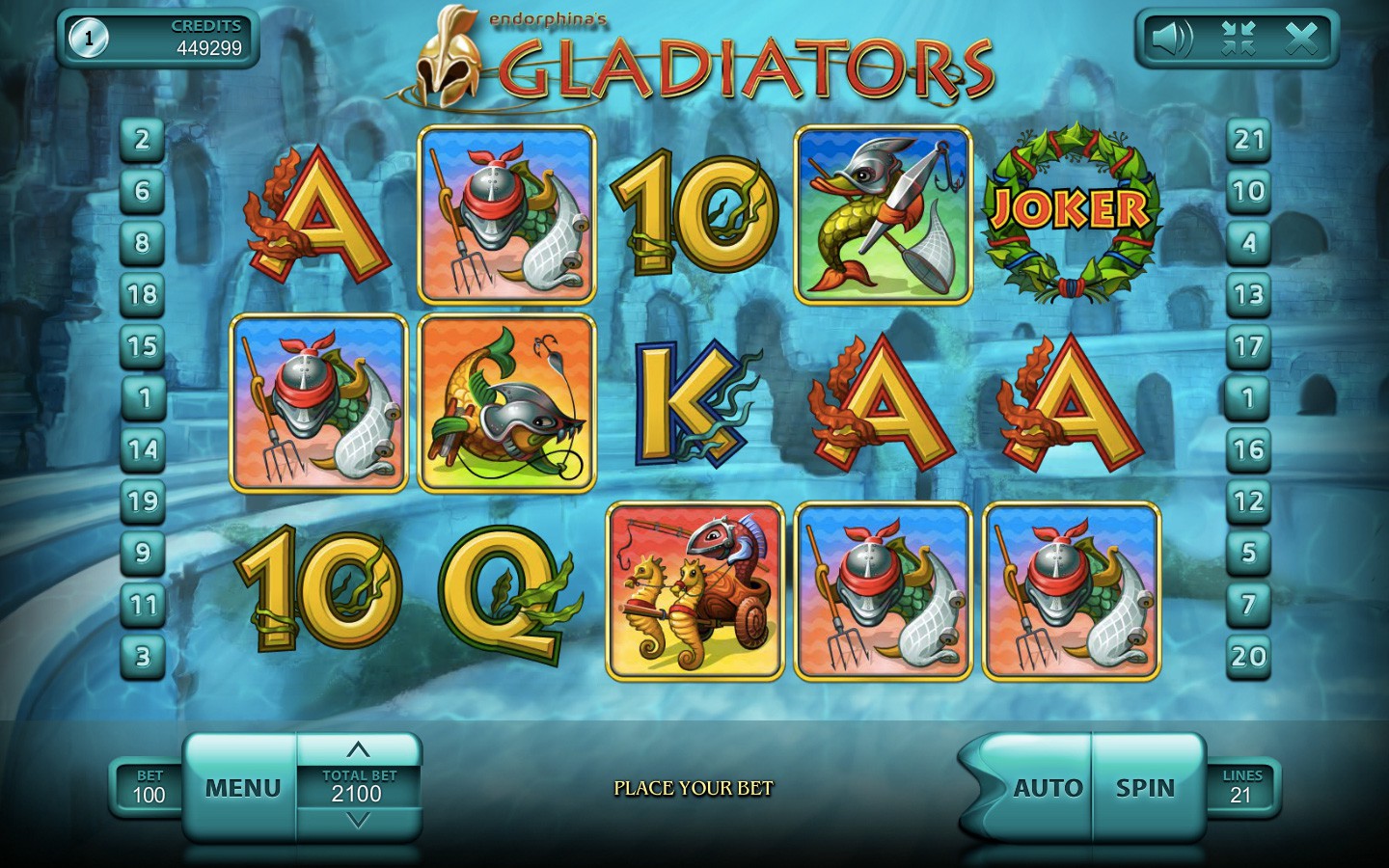The height and width of the screenshot is (868, 1389).
Task: Increase total bet with the up arrow
Action: (358, 750)
